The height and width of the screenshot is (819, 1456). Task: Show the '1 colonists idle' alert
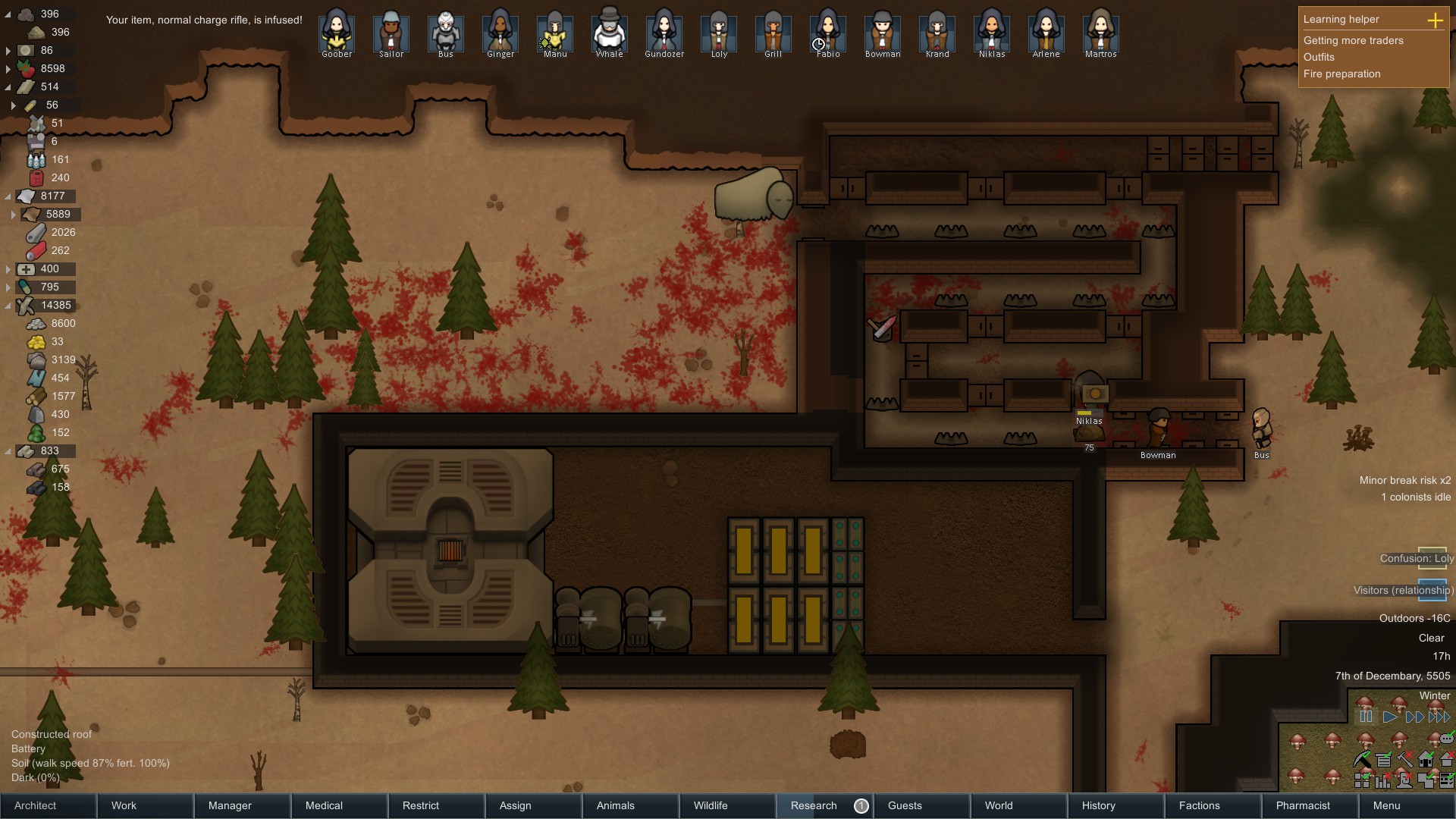(x=1415, y=497)
